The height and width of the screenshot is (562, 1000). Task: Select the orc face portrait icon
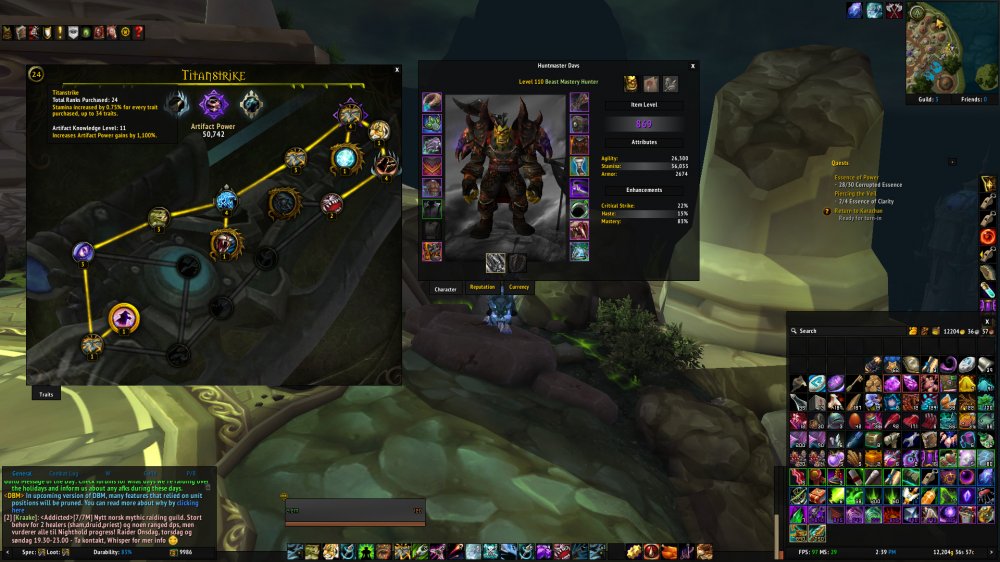[x=631, y=84]
